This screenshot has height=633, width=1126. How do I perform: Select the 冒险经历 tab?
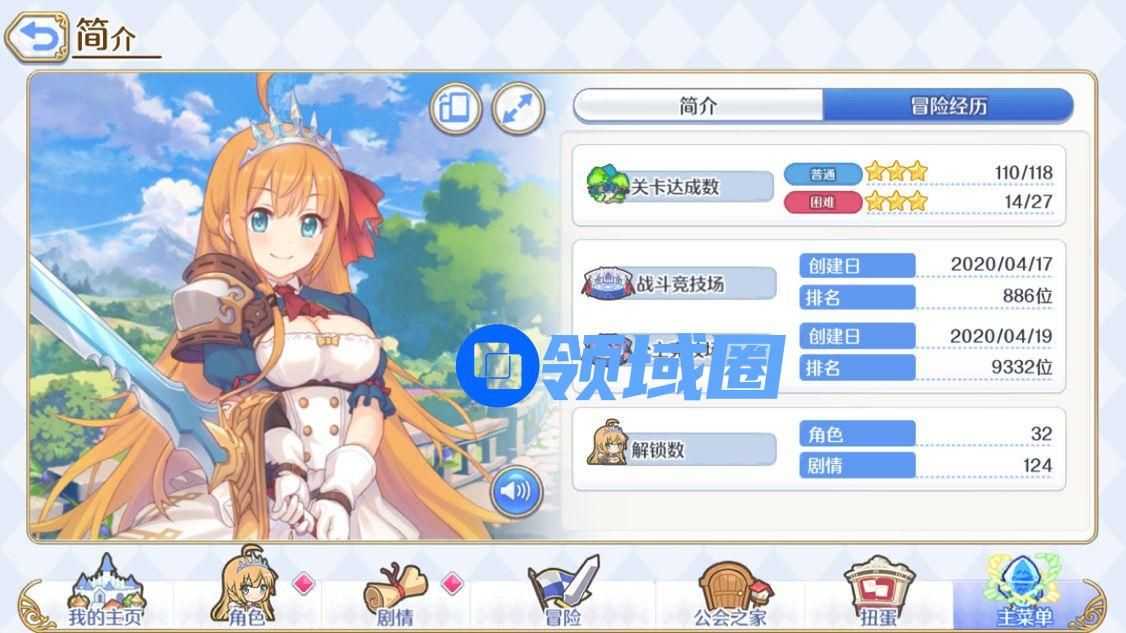click(x=947, y=107)
